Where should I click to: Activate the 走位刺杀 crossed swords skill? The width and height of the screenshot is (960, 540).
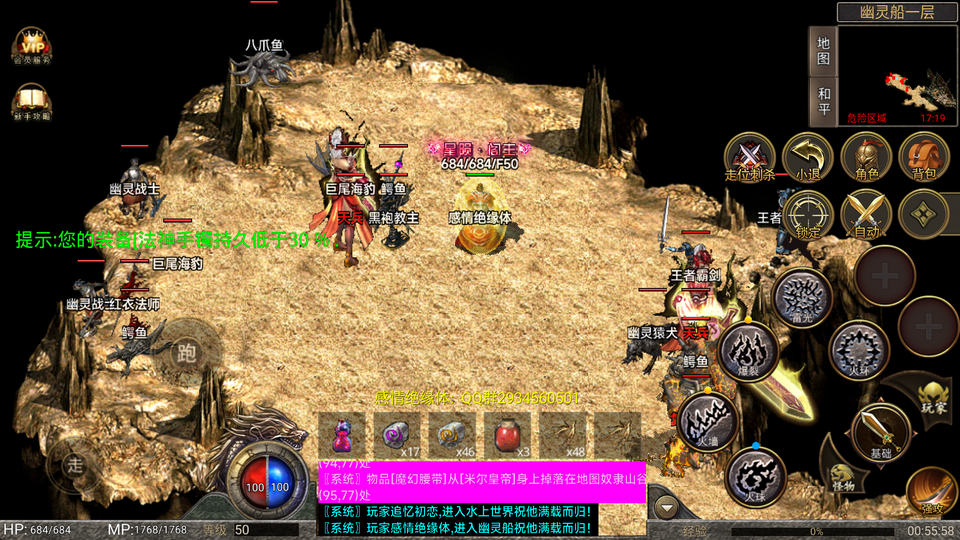750,157
